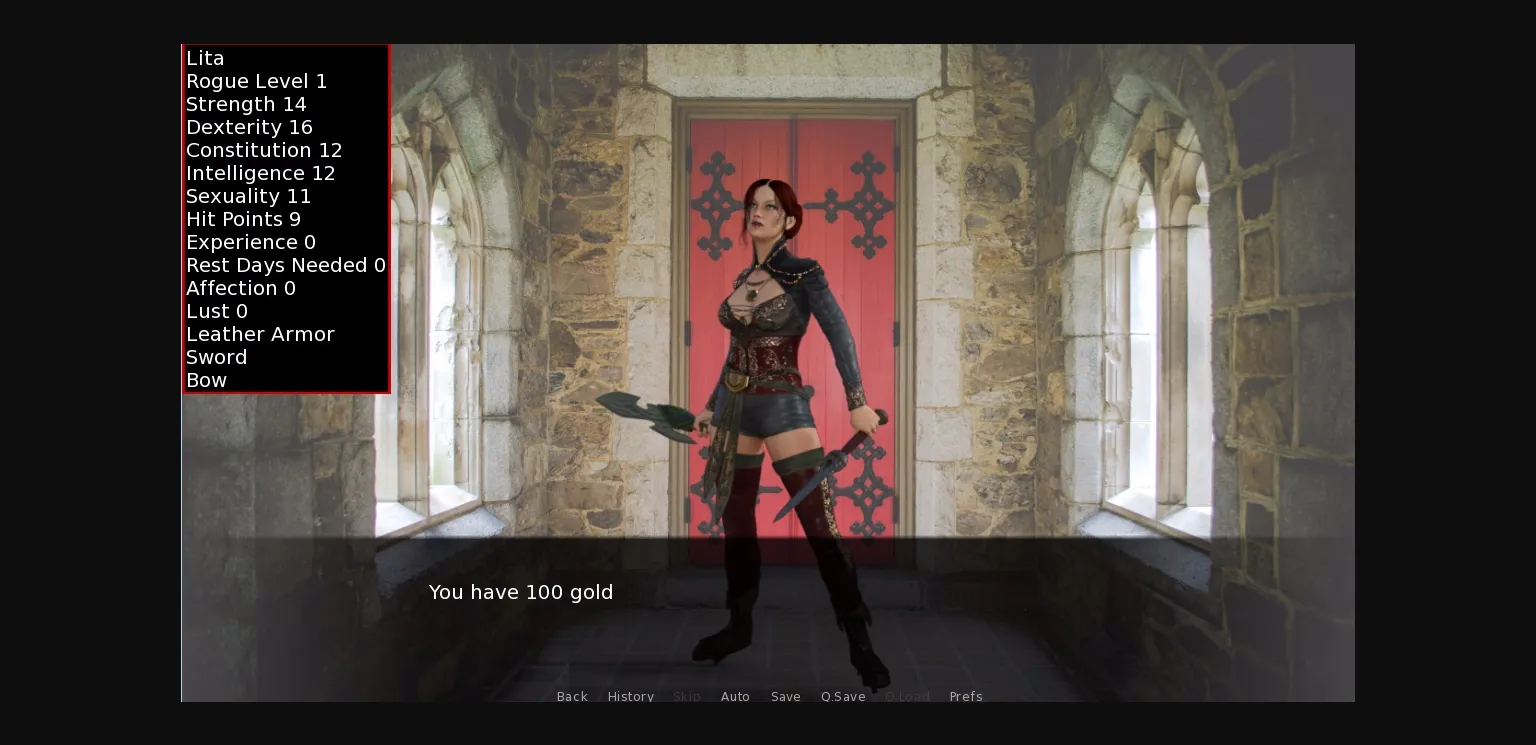This screenshot has width=1536, height=745.
Task: Click the Dexterity 16 stat entry
Action: (x=249, y=127)
